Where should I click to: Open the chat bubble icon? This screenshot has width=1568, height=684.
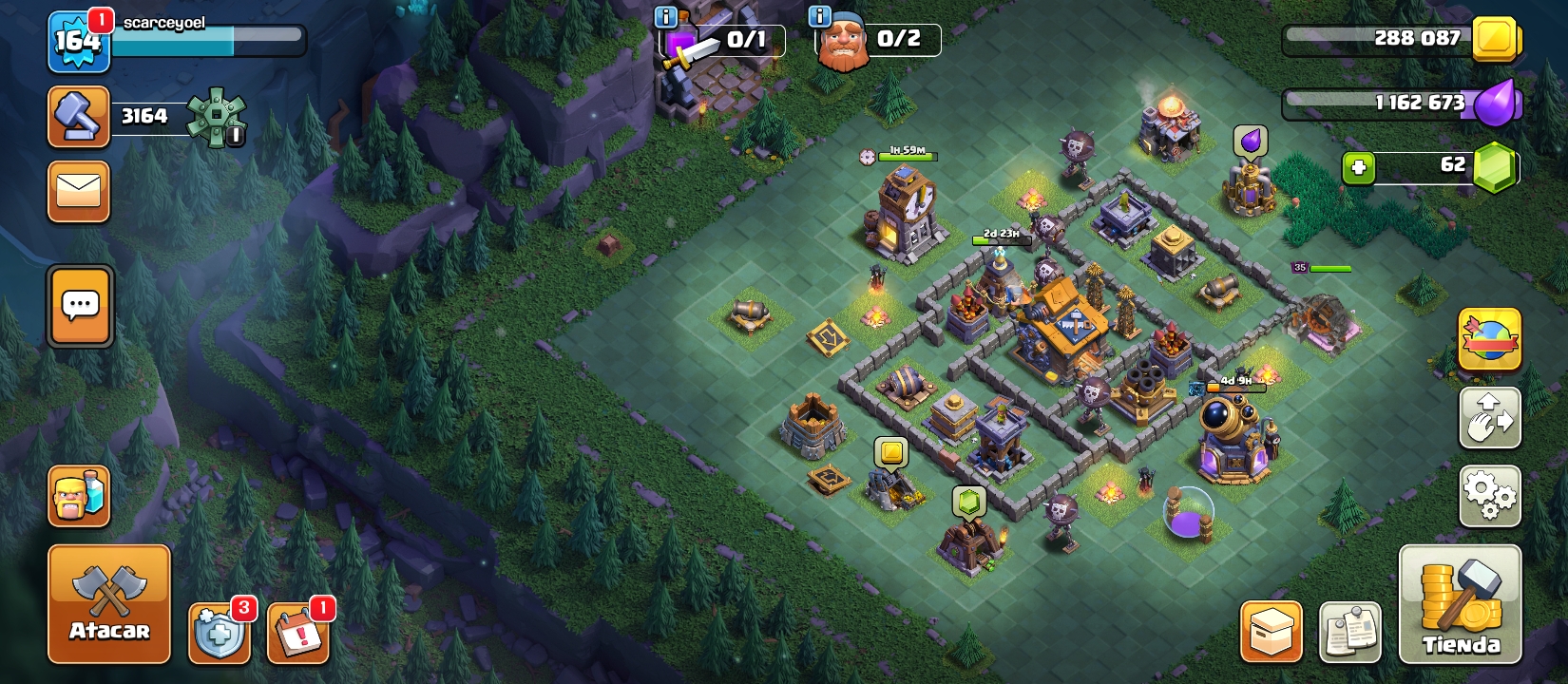point(80,305)
